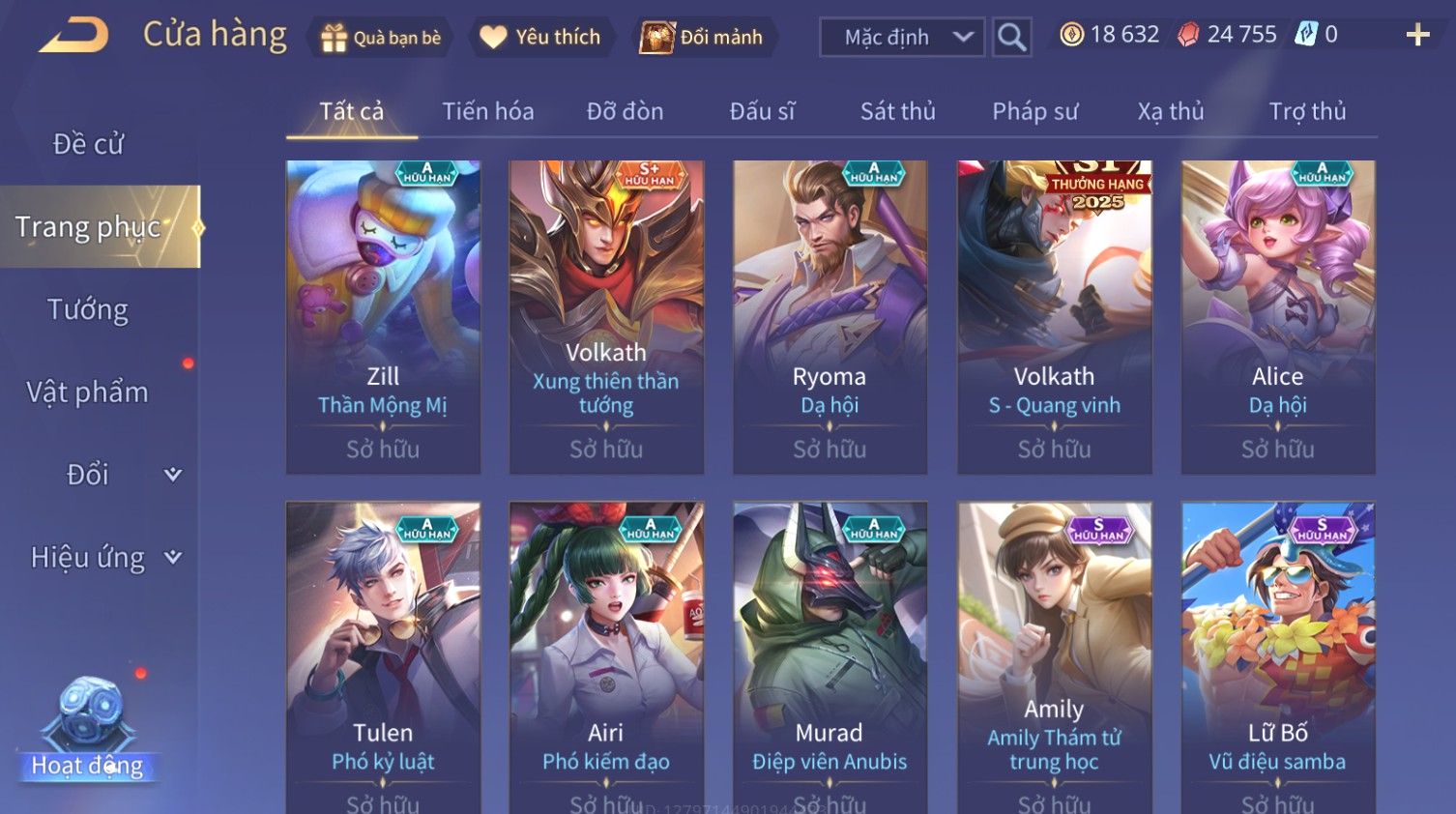This screenshot has width=1456, height=814.
Task: Open the Đề cử sidebar section
Action: coord(88,144)
